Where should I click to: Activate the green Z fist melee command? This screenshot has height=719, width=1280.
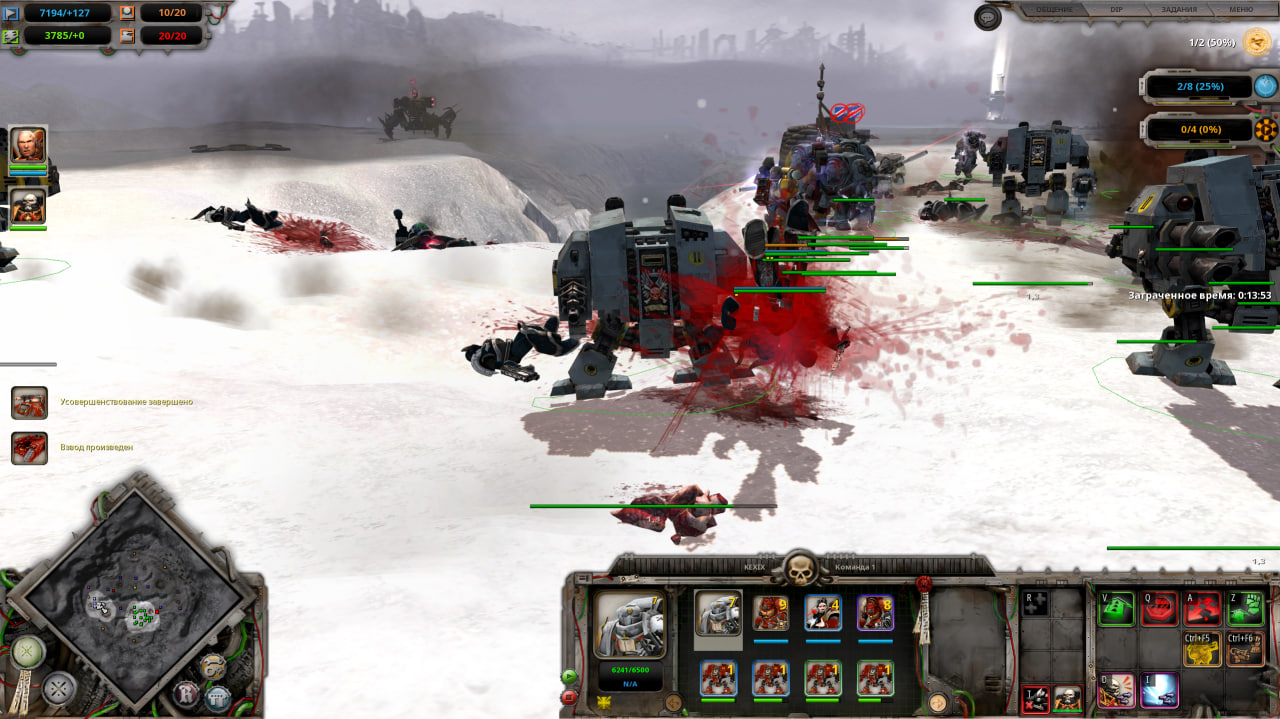pos(1245,608)
